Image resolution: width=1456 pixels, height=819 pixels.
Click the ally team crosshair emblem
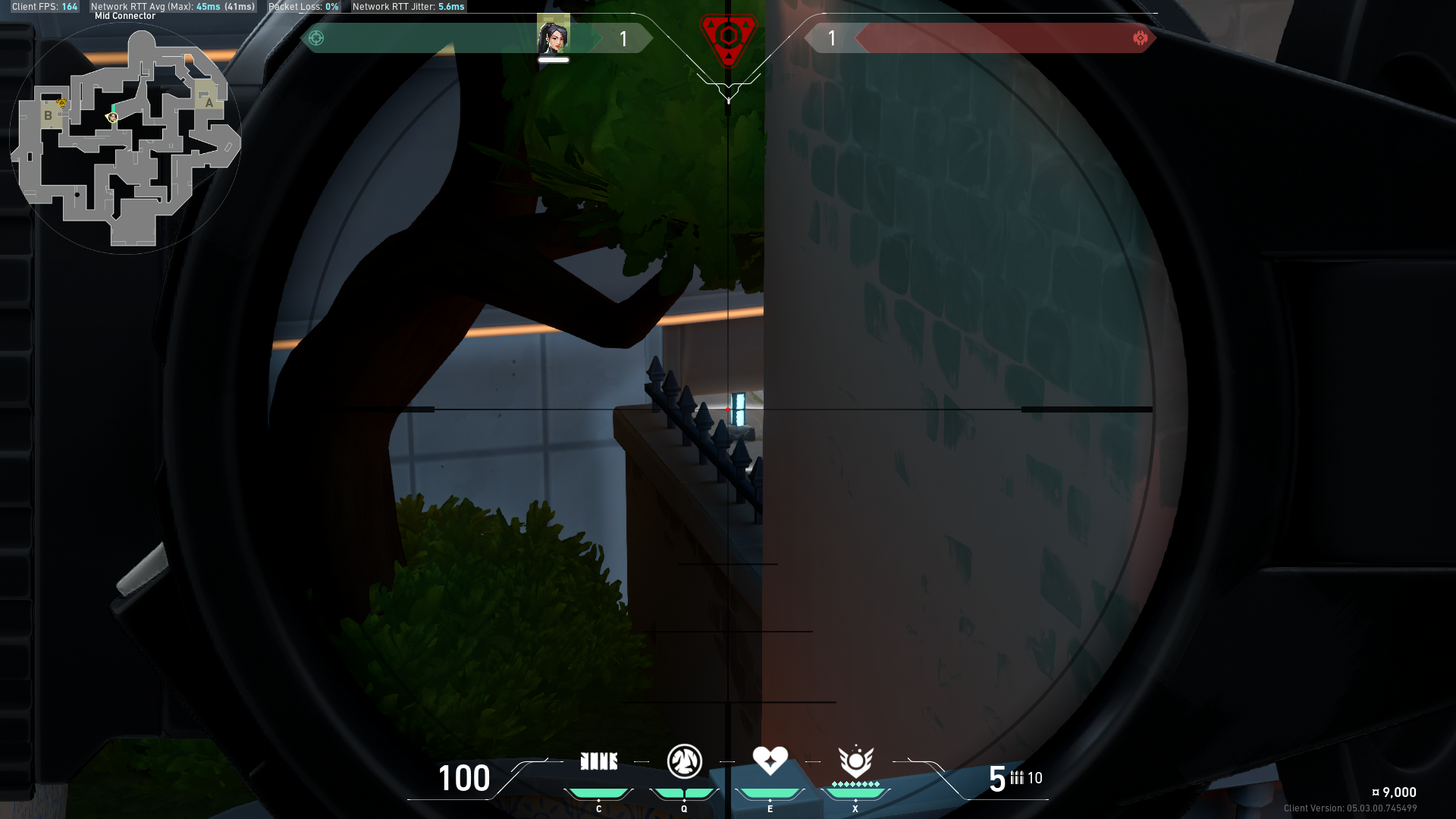point(316,36)
